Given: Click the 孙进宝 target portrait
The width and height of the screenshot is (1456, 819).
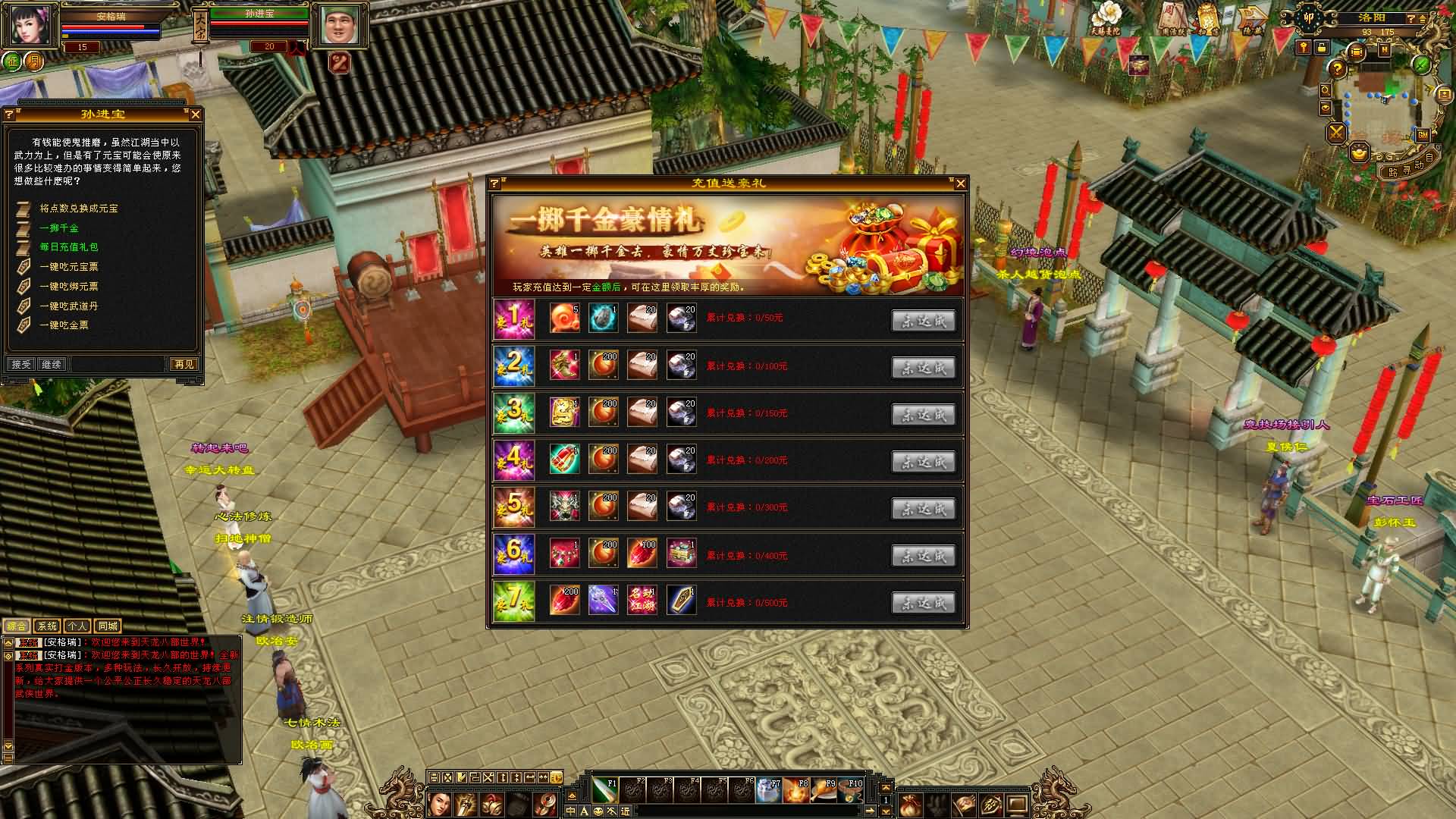Looking at the screenshot, I should coord(339,27).
